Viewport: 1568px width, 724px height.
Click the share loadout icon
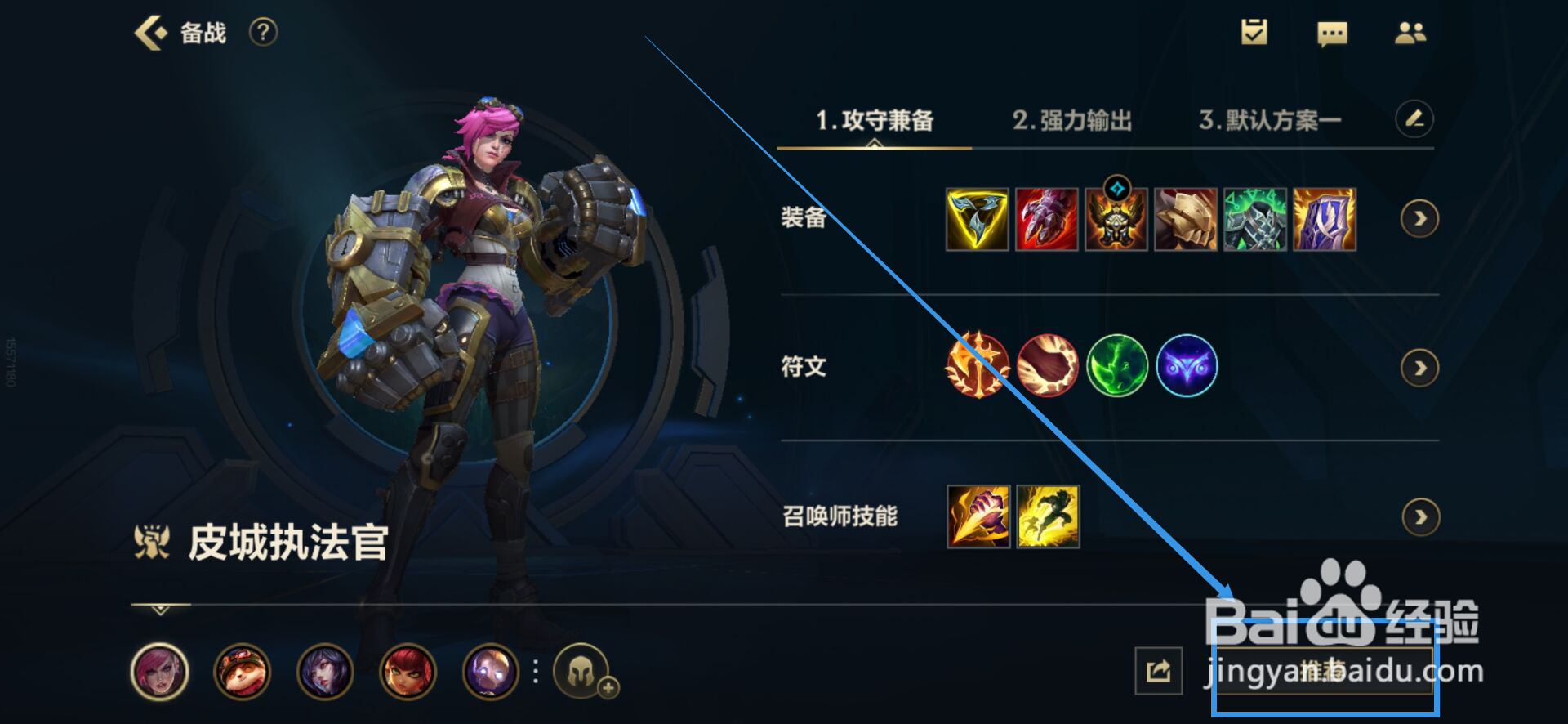(1160, 670)
